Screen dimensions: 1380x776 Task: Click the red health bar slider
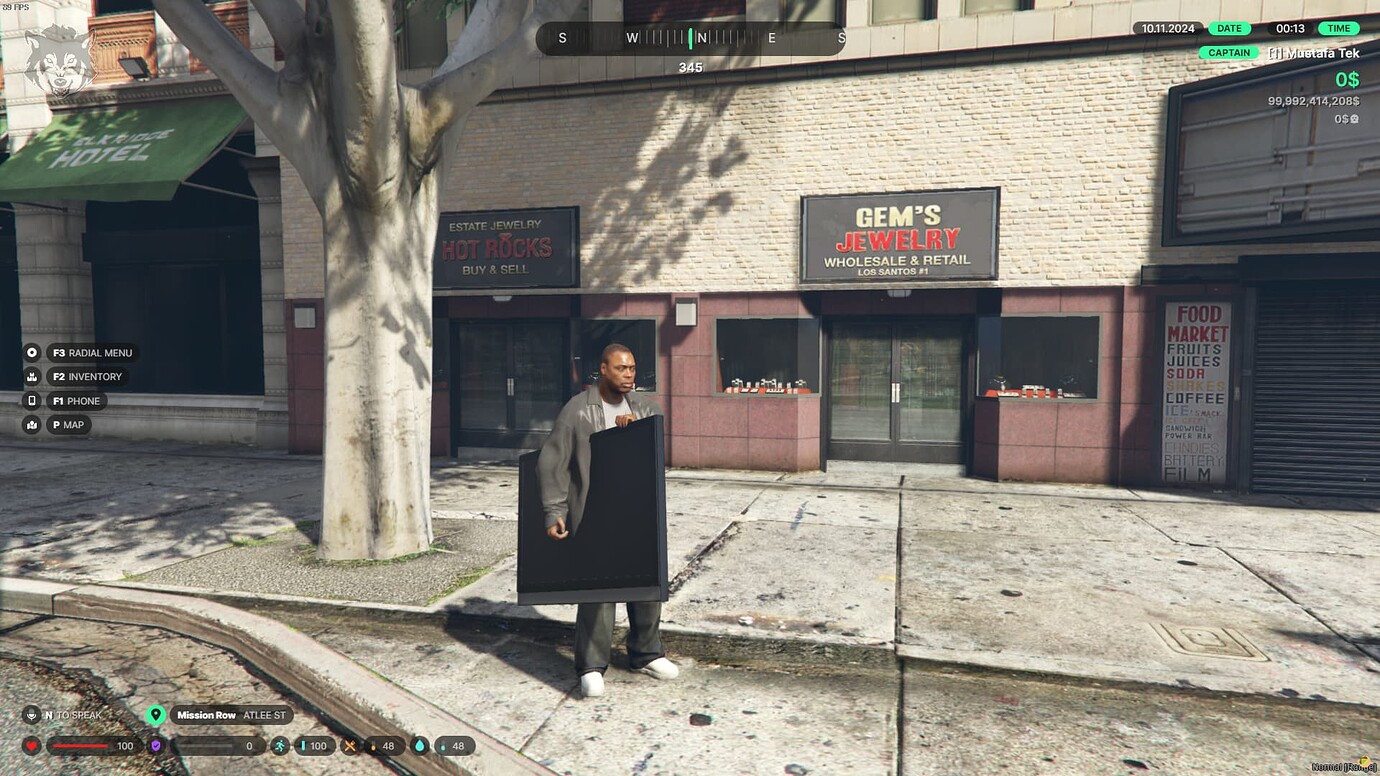coord(80,745)
